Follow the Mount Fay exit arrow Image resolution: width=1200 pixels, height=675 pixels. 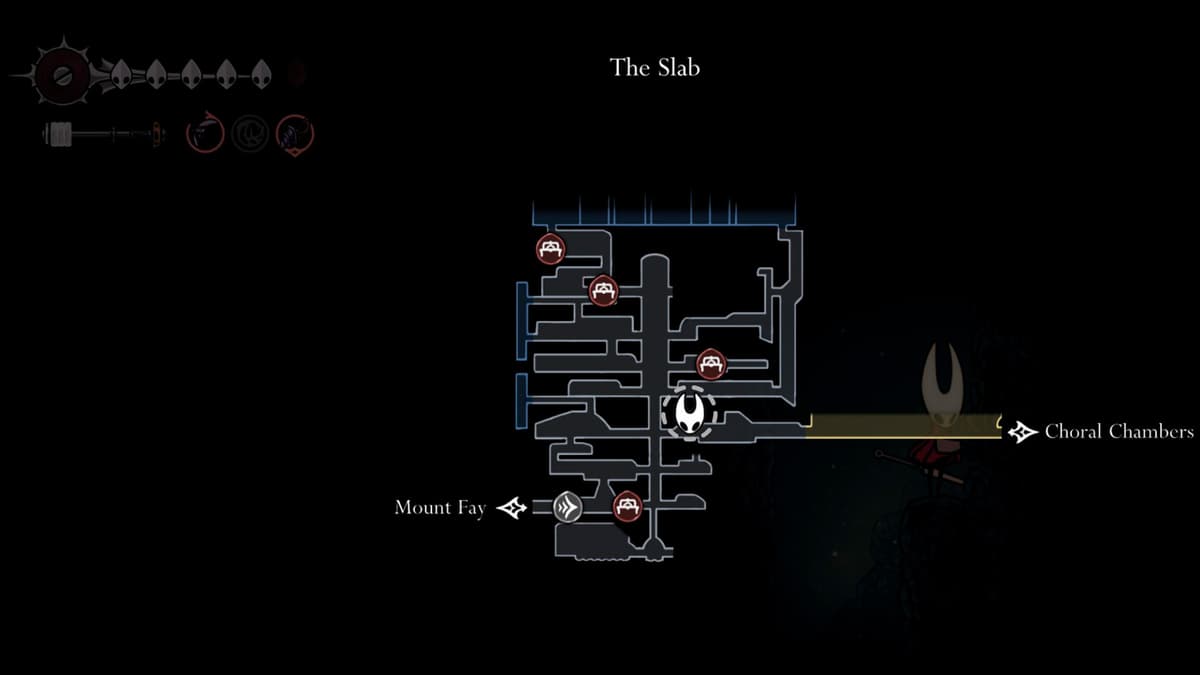pos(512,508)
